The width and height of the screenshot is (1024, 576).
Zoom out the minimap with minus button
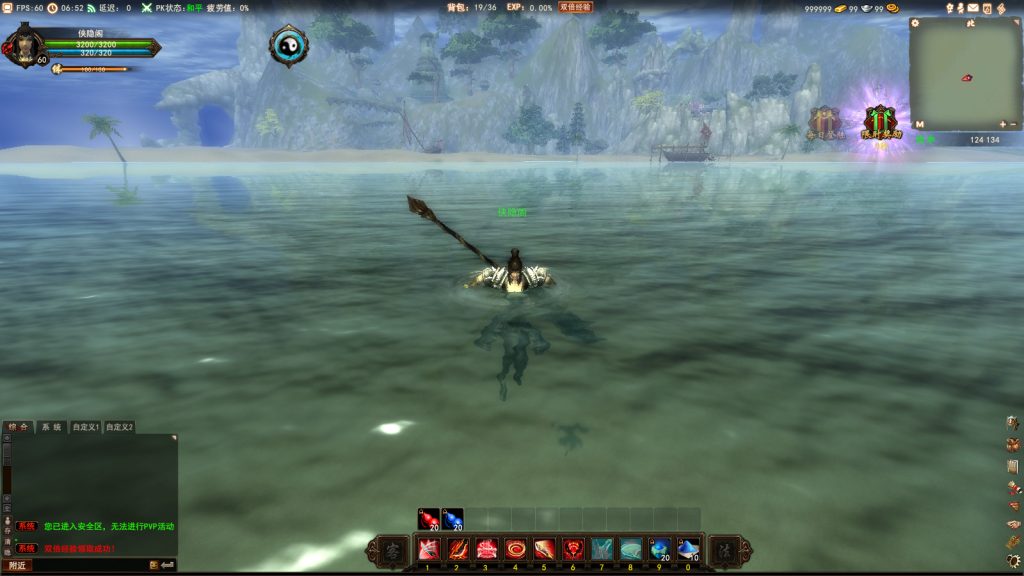pyautogui.click(x=1015, y=124)
